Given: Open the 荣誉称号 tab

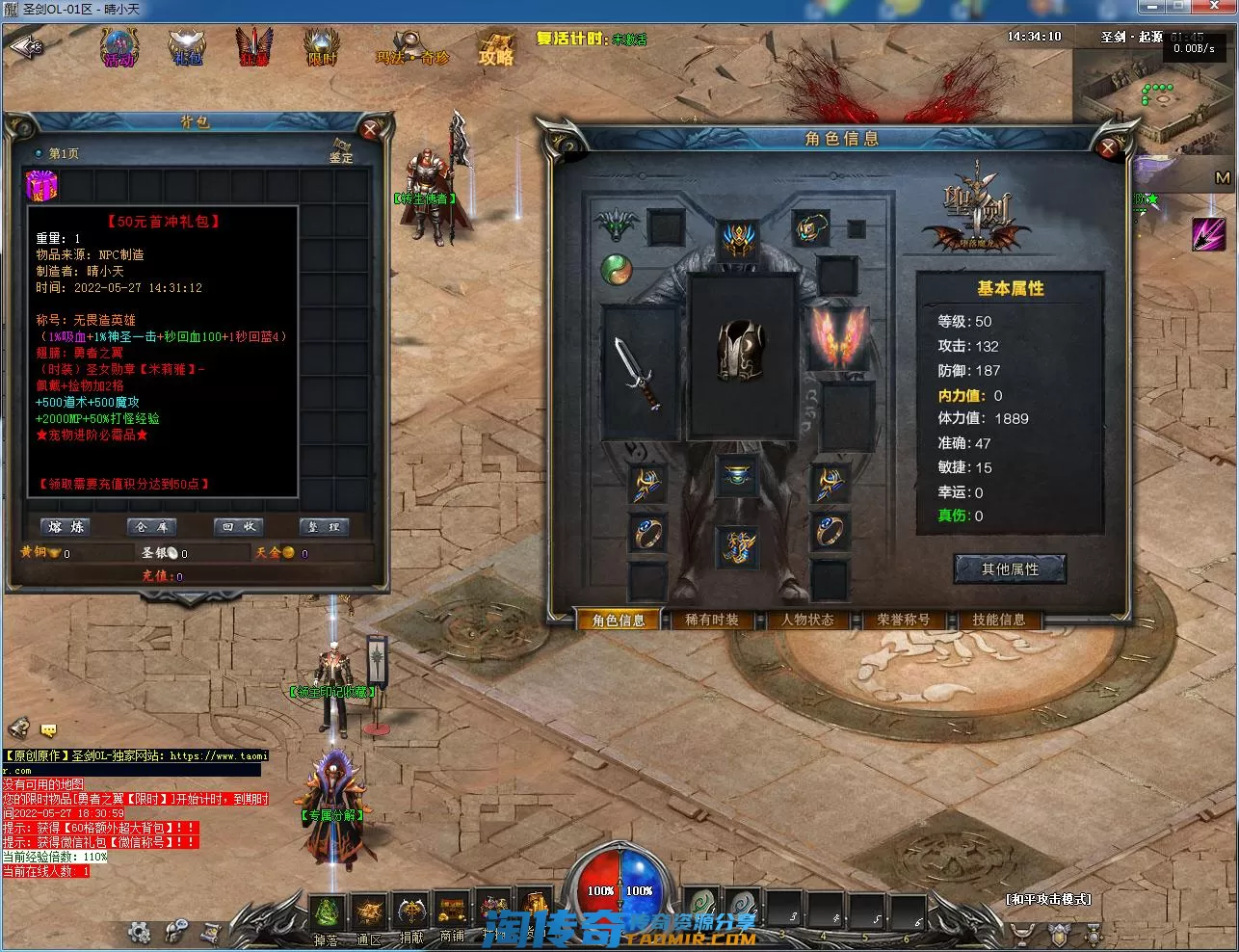Looking at the screenshot, I should pyautogui.click(x=903, y=621).
